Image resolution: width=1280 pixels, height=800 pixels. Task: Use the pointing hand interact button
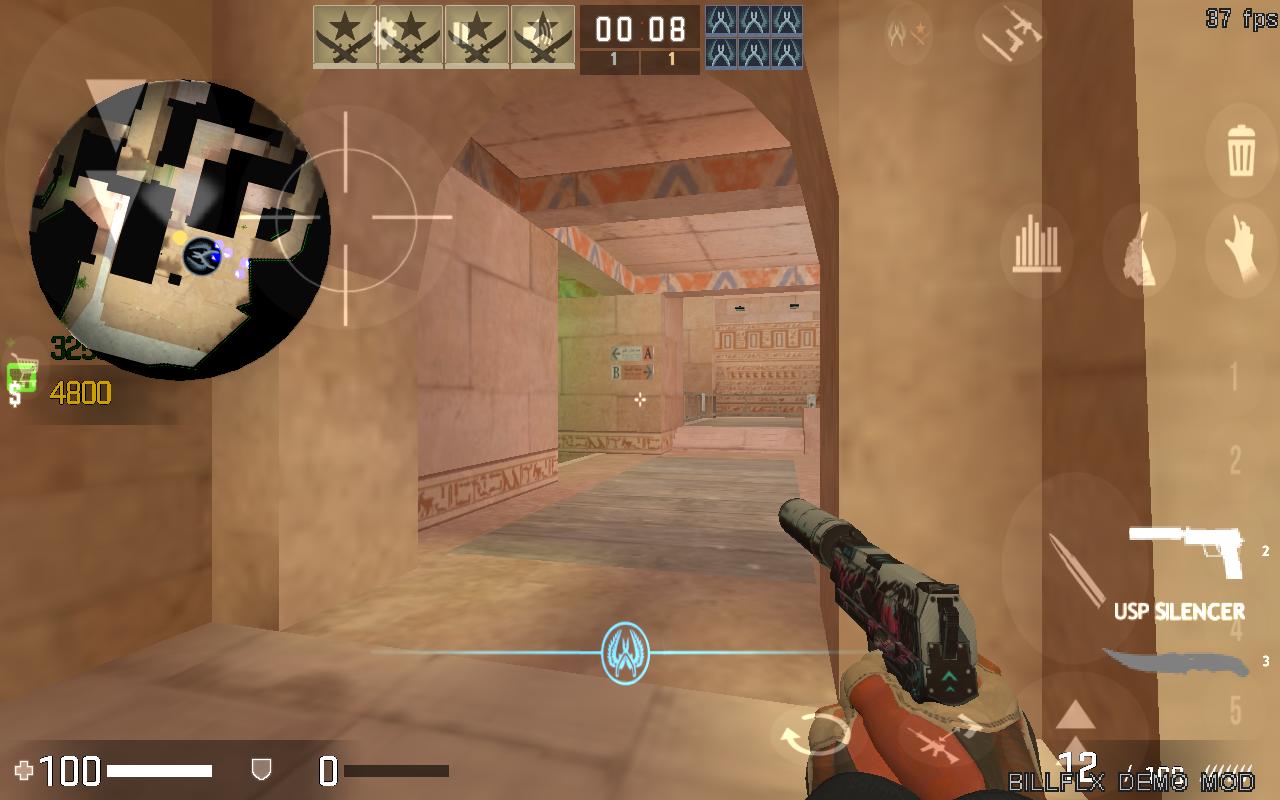tap(1241, 249)
